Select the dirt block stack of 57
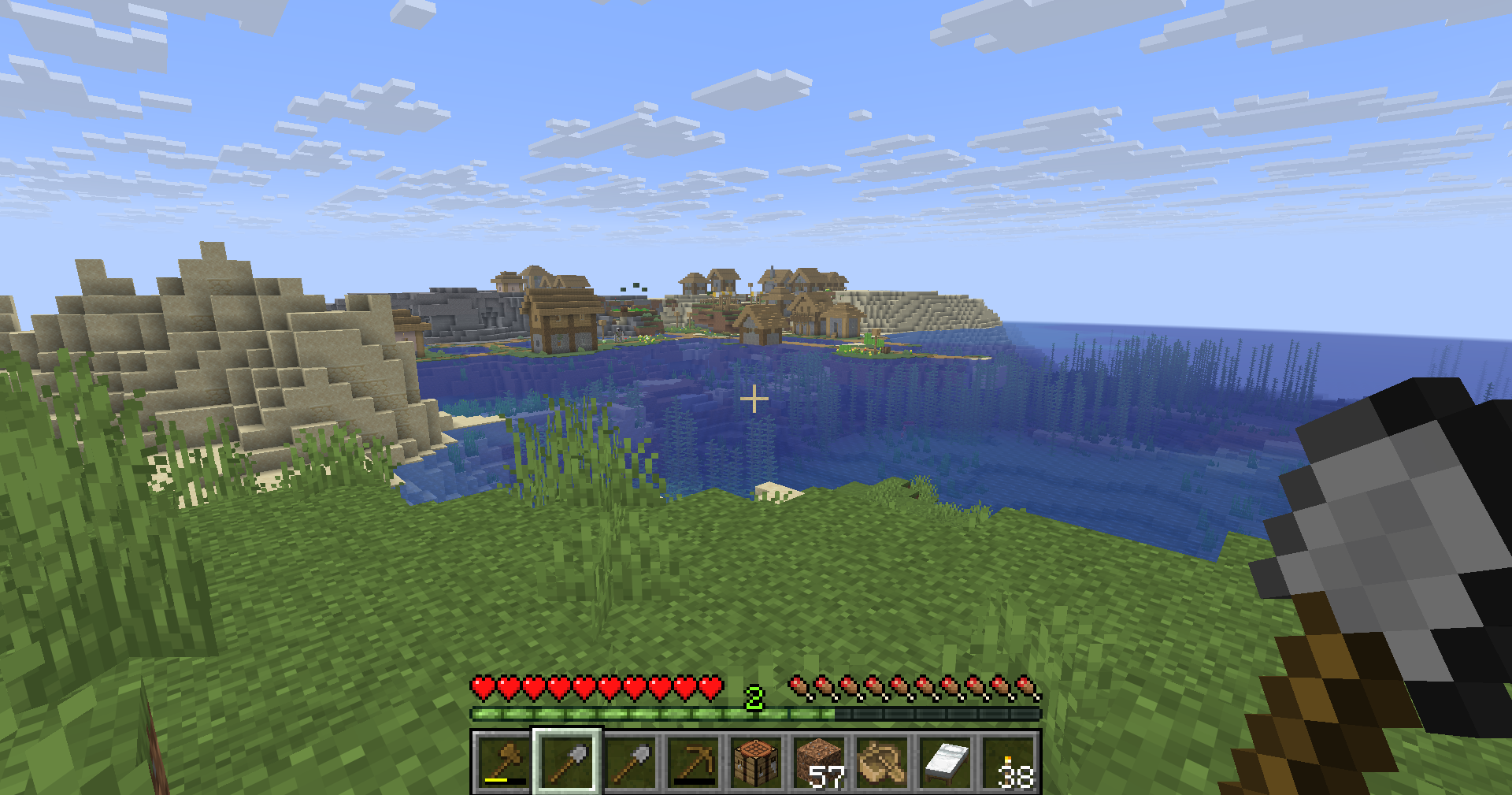The width and height of the screenshot is (1512, 795). pyautogui.click(x=819, y=762)
